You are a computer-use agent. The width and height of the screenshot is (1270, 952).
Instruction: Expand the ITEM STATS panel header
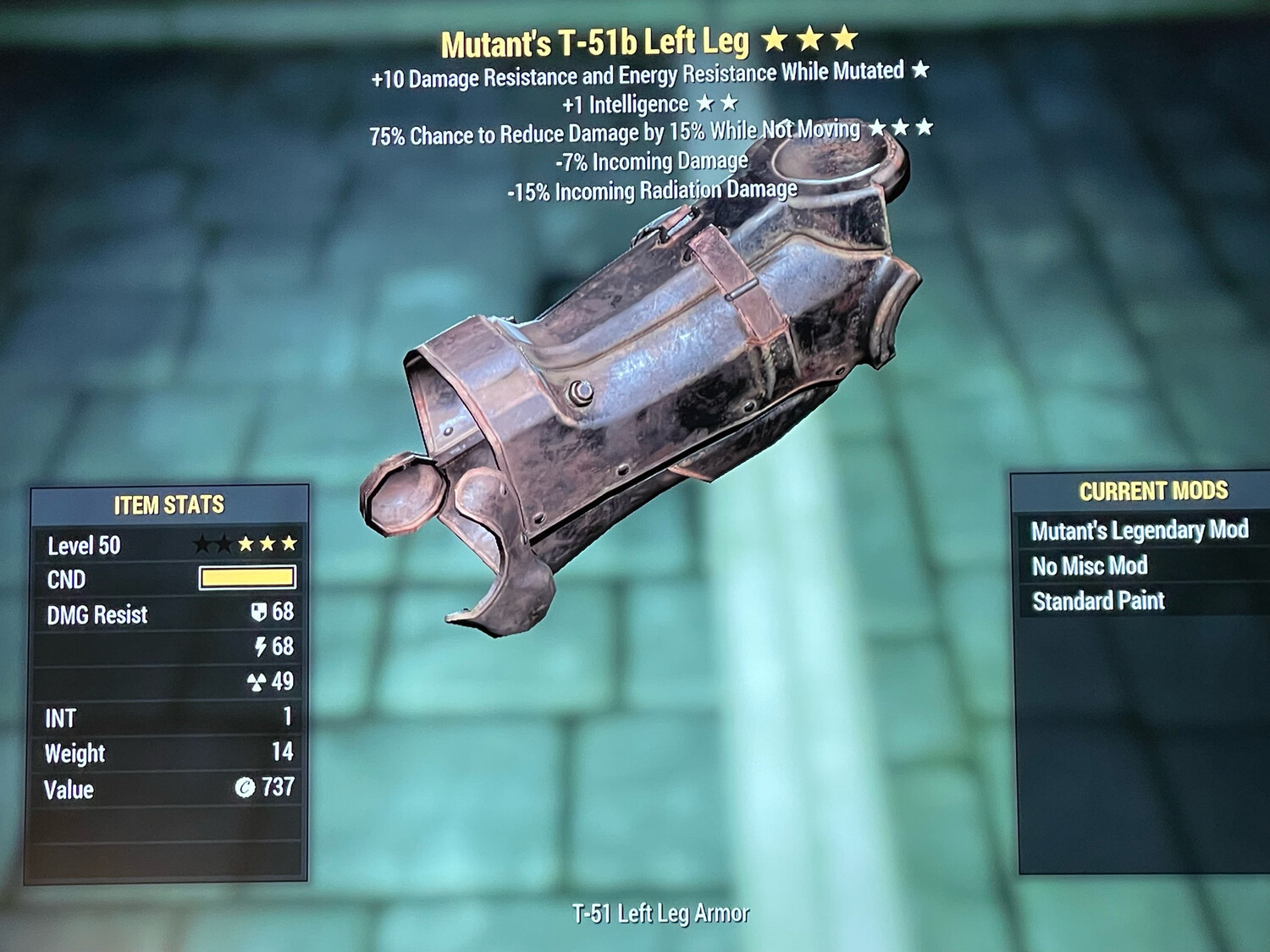[168, 505]
